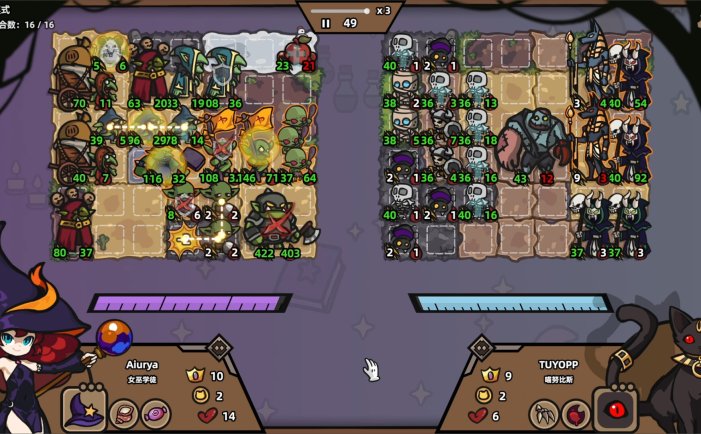Pause the battle playback

(x=326, y=23)
